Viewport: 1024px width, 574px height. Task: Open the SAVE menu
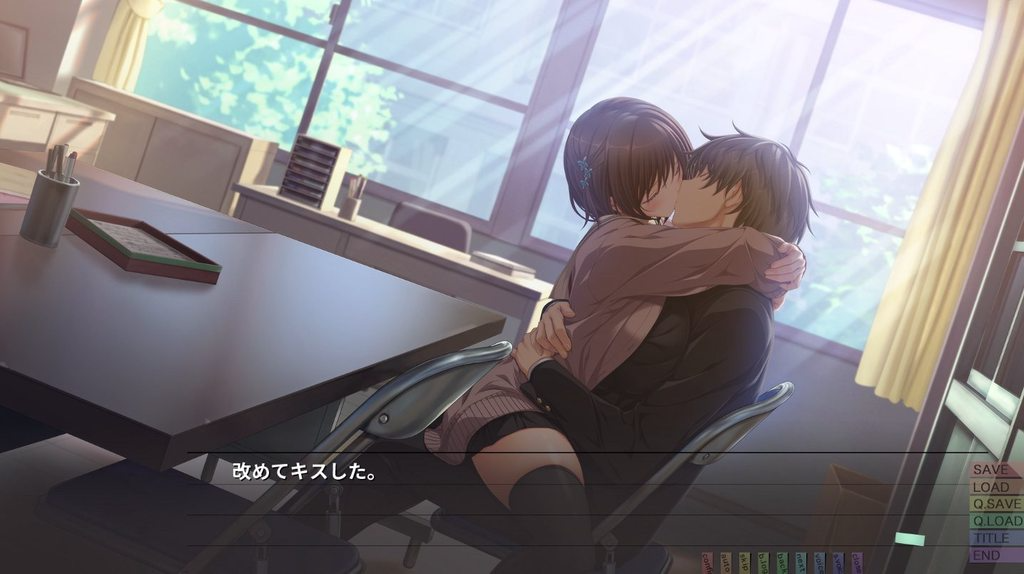pyautogui.click(x=993, y=469)
